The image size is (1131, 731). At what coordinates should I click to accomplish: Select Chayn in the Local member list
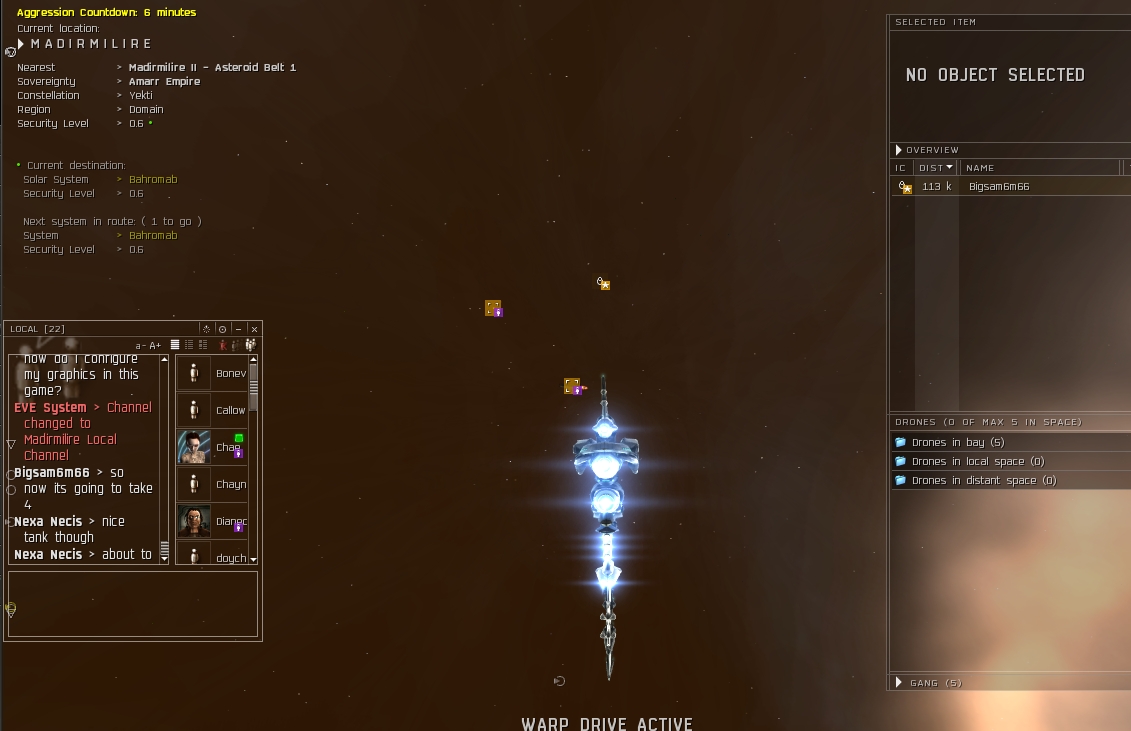point(230,484)
